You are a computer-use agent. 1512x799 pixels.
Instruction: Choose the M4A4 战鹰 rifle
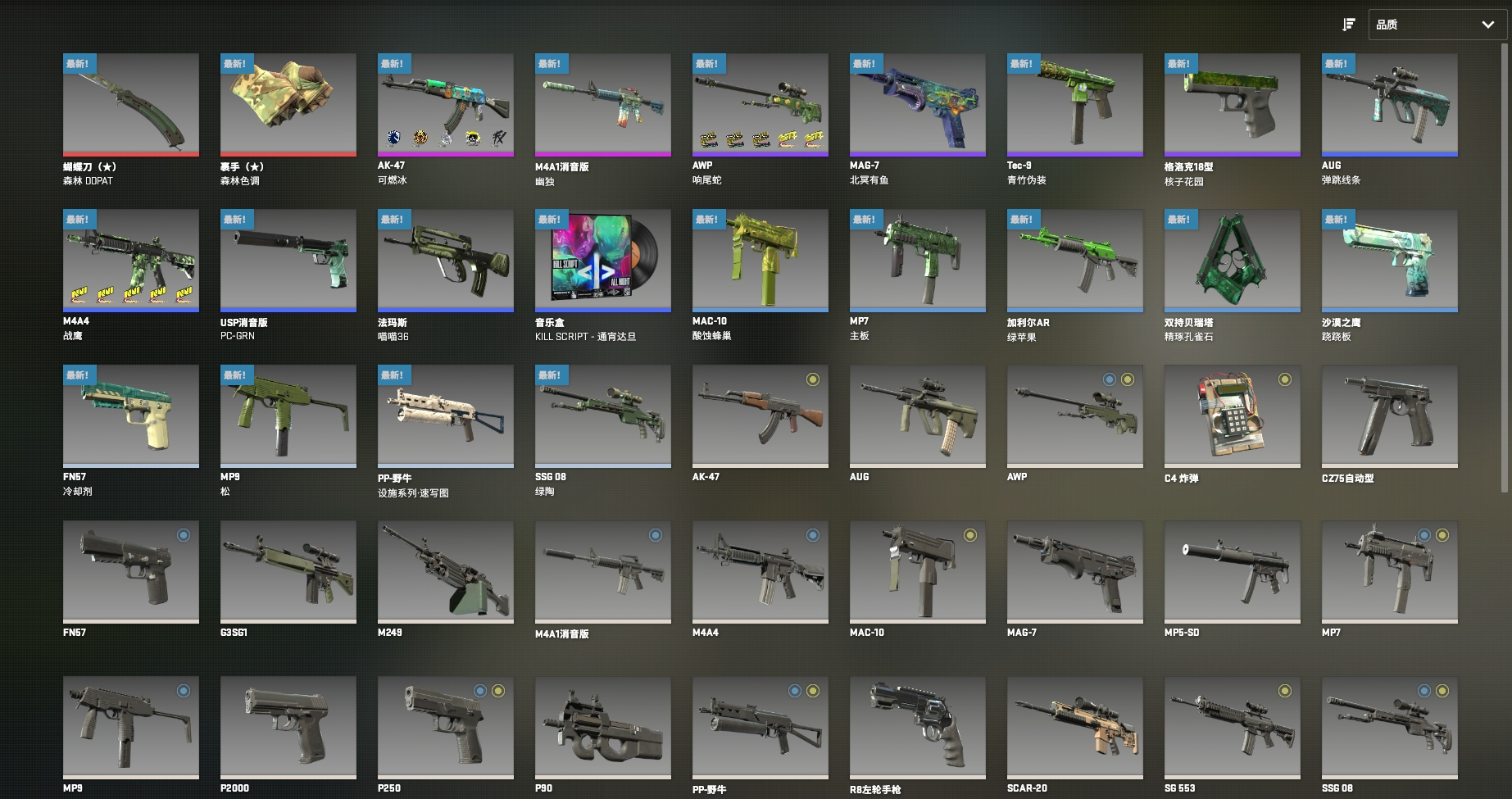(131, 260)
